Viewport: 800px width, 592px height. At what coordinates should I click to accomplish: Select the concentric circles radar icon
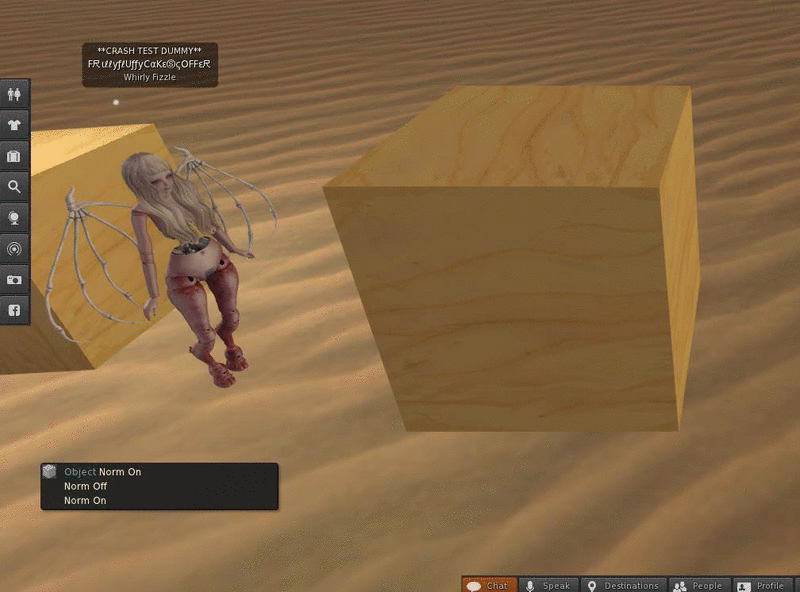click(14, 249)
